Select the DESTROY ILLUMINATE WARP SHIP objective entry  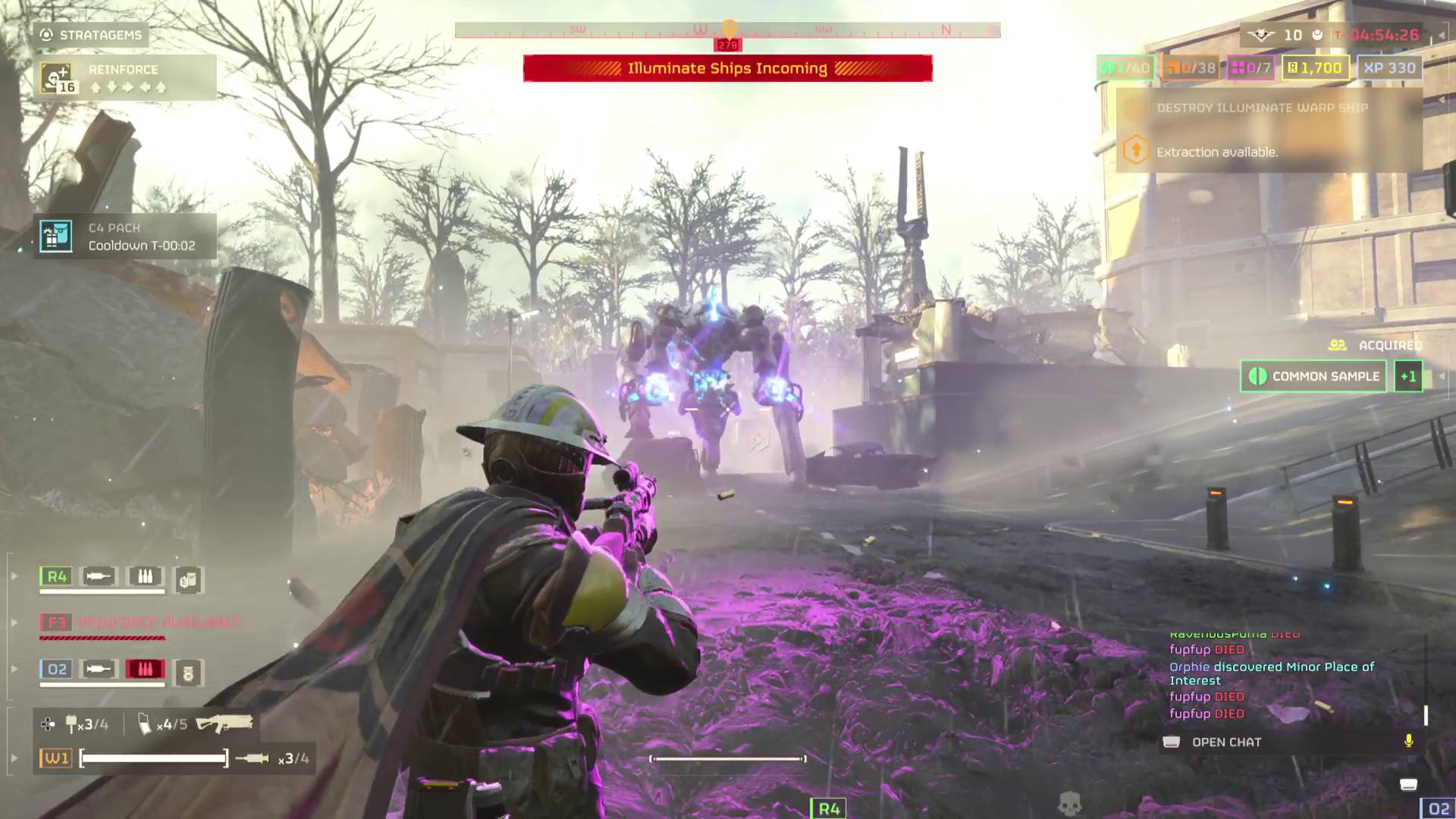tap(1260, 108)
